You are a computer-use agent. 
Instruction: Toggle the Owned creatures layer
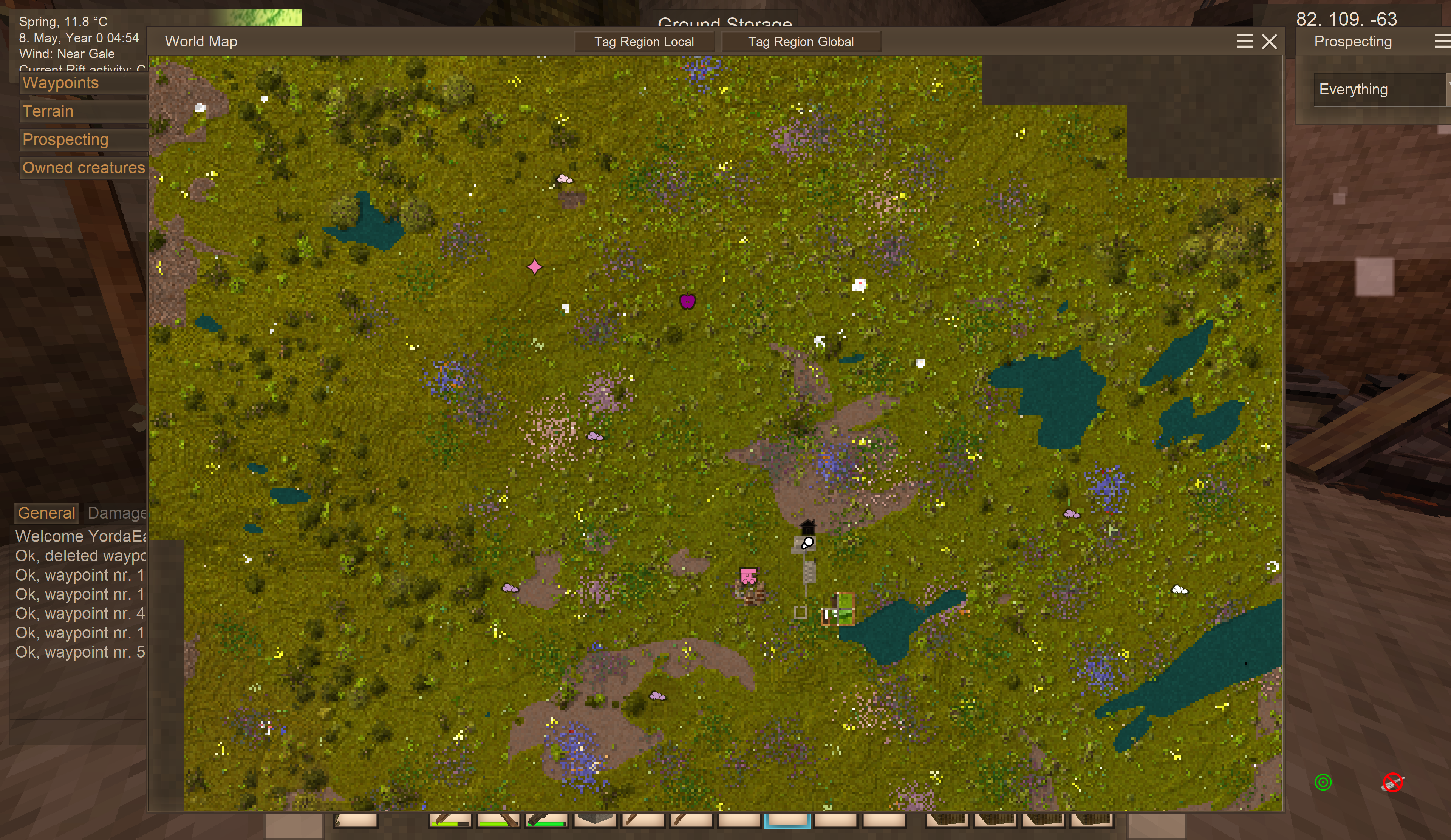pos(84,168)
